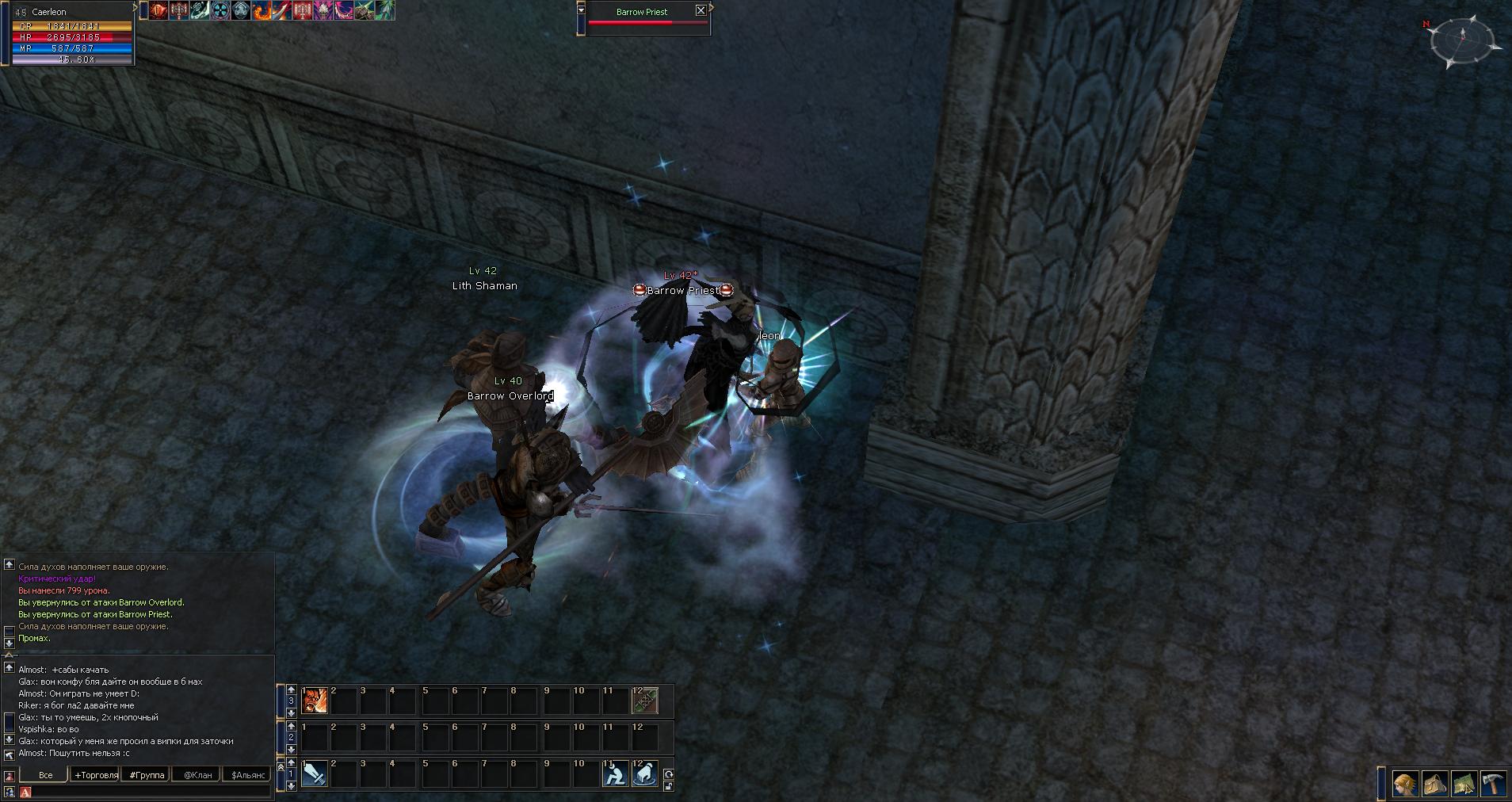Open the character status head icon

[x=1406, y=785]
